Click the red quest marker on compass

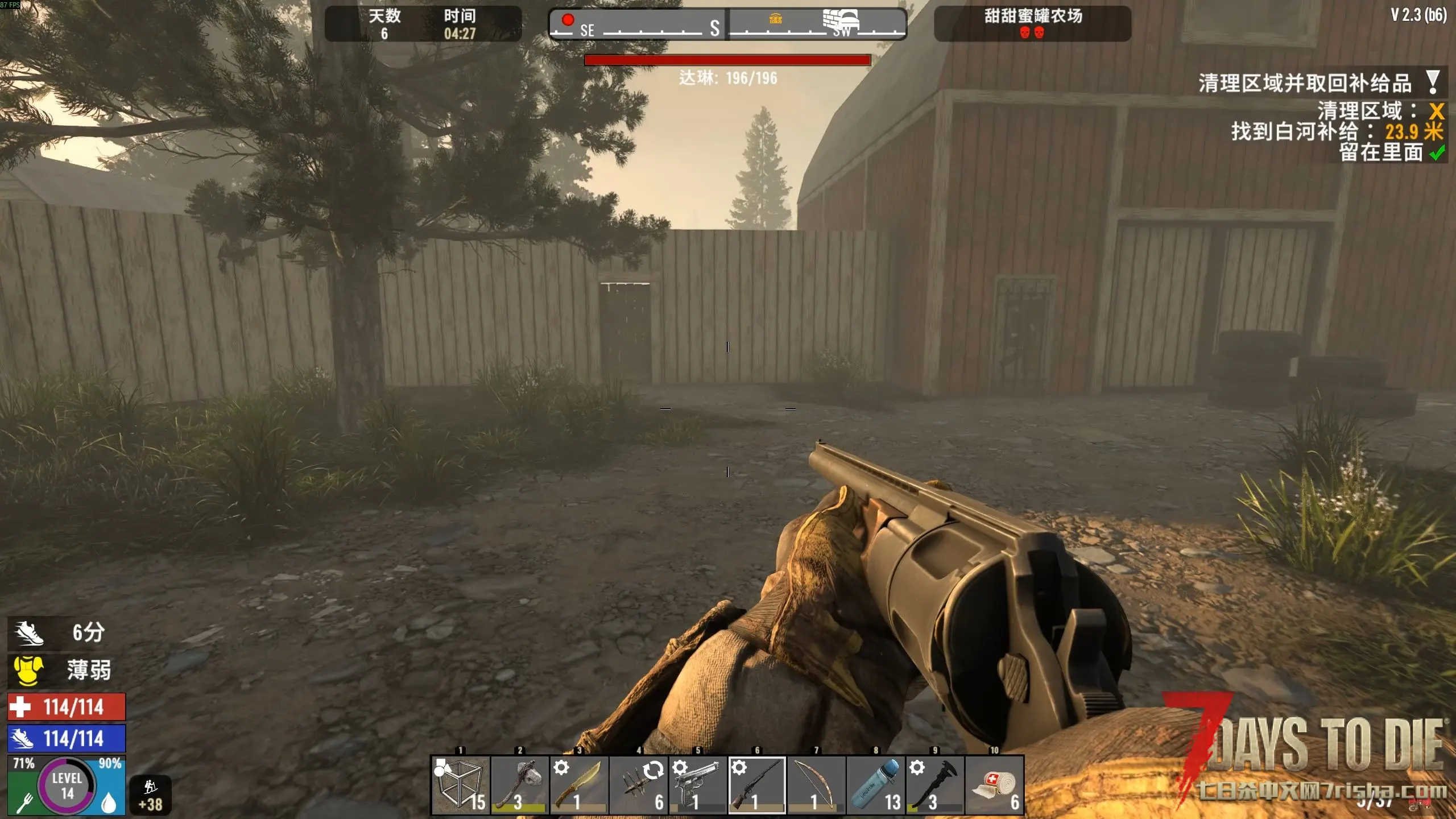tap(568, 20)
